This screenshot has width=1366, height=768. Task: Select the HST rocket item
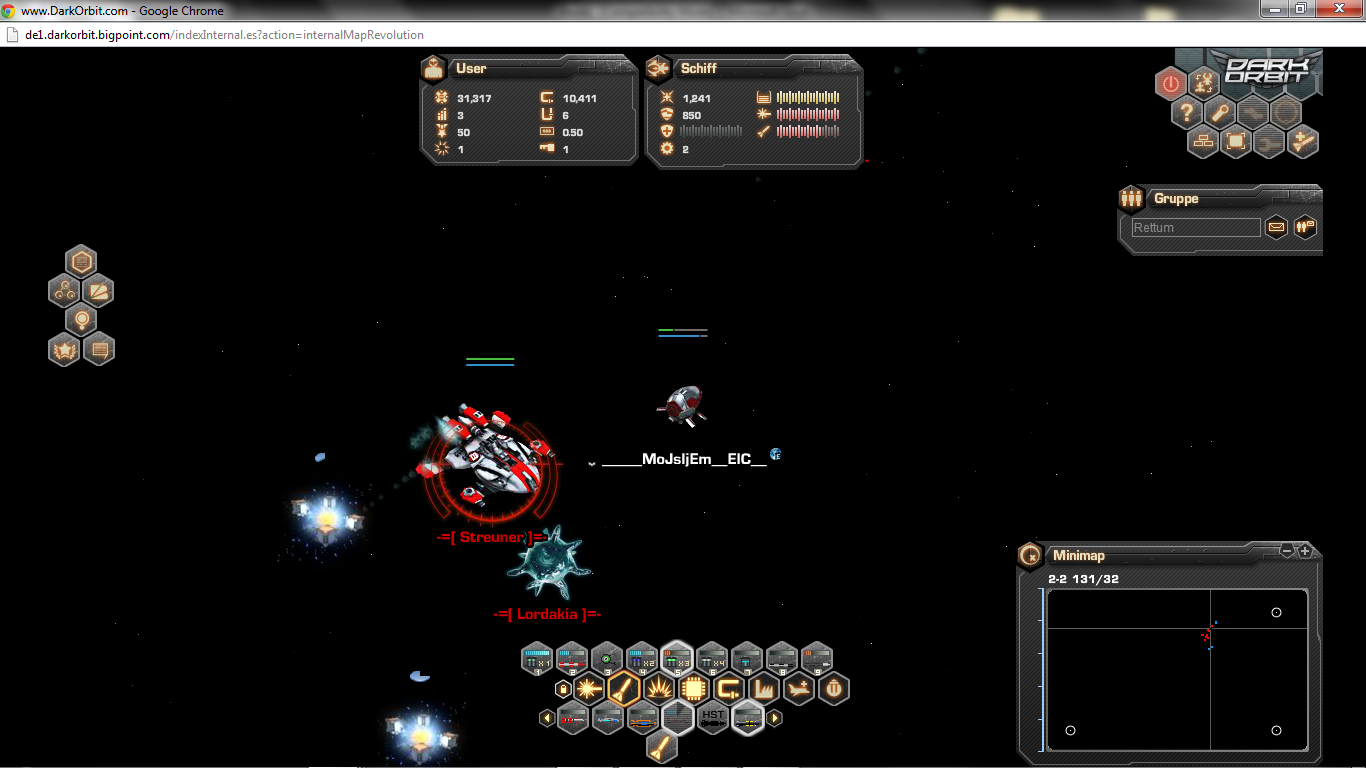click(712, 718)
